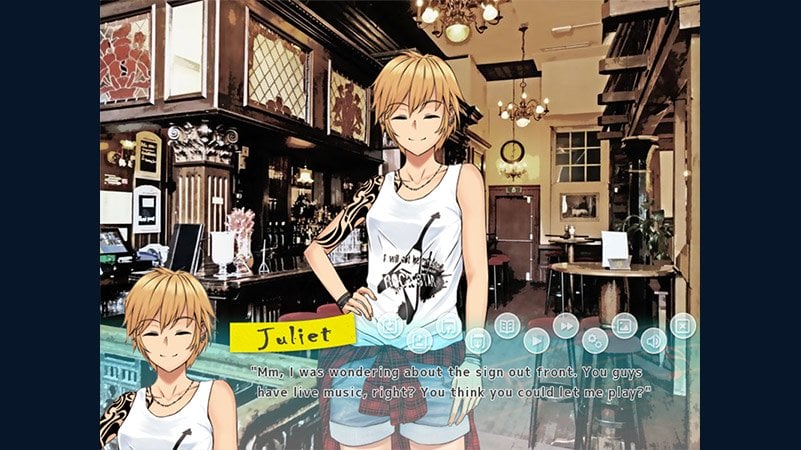Advance Juliet's dialogue text
801x450 pixels.
pos(450,381)
